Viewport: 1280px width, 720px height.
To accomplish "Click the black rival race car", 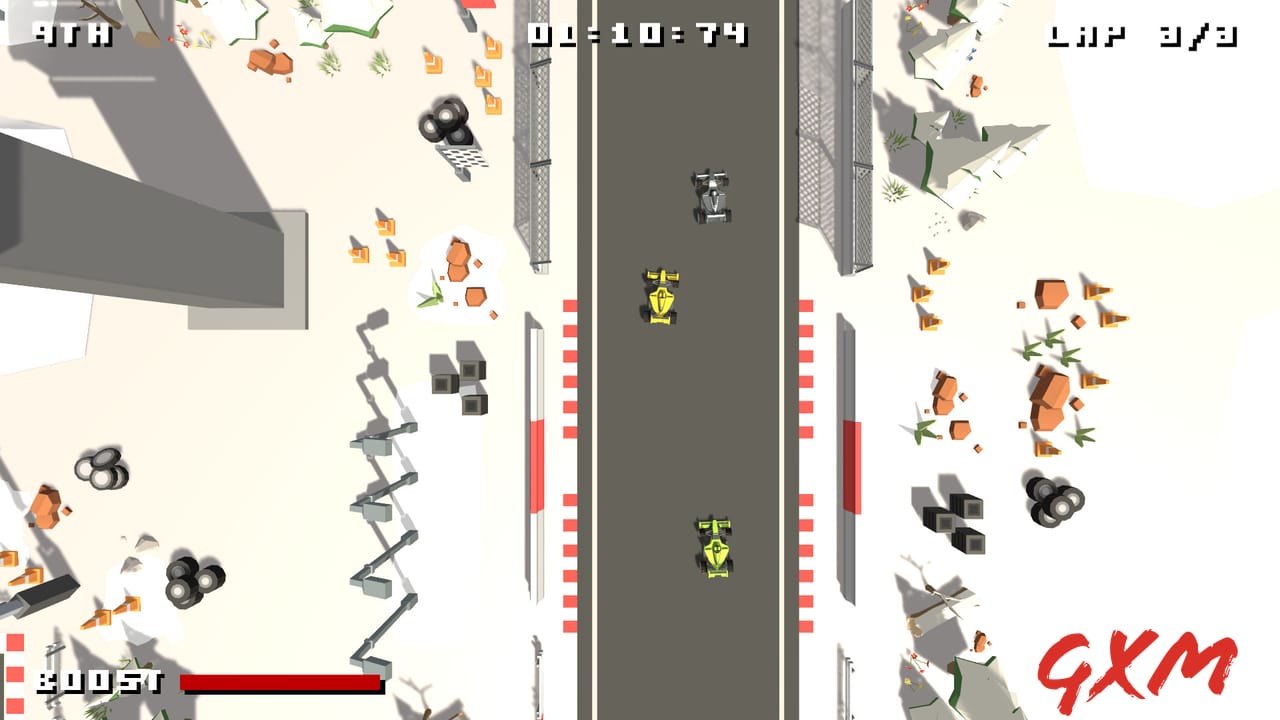I will click(x=710, y=195).
